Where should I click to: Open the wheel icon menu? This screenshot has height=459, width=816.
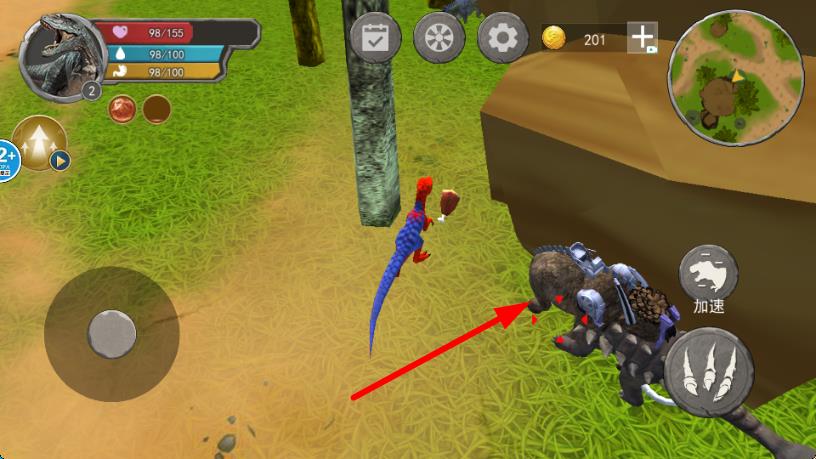pyautogui.click(x=439, y=39)
